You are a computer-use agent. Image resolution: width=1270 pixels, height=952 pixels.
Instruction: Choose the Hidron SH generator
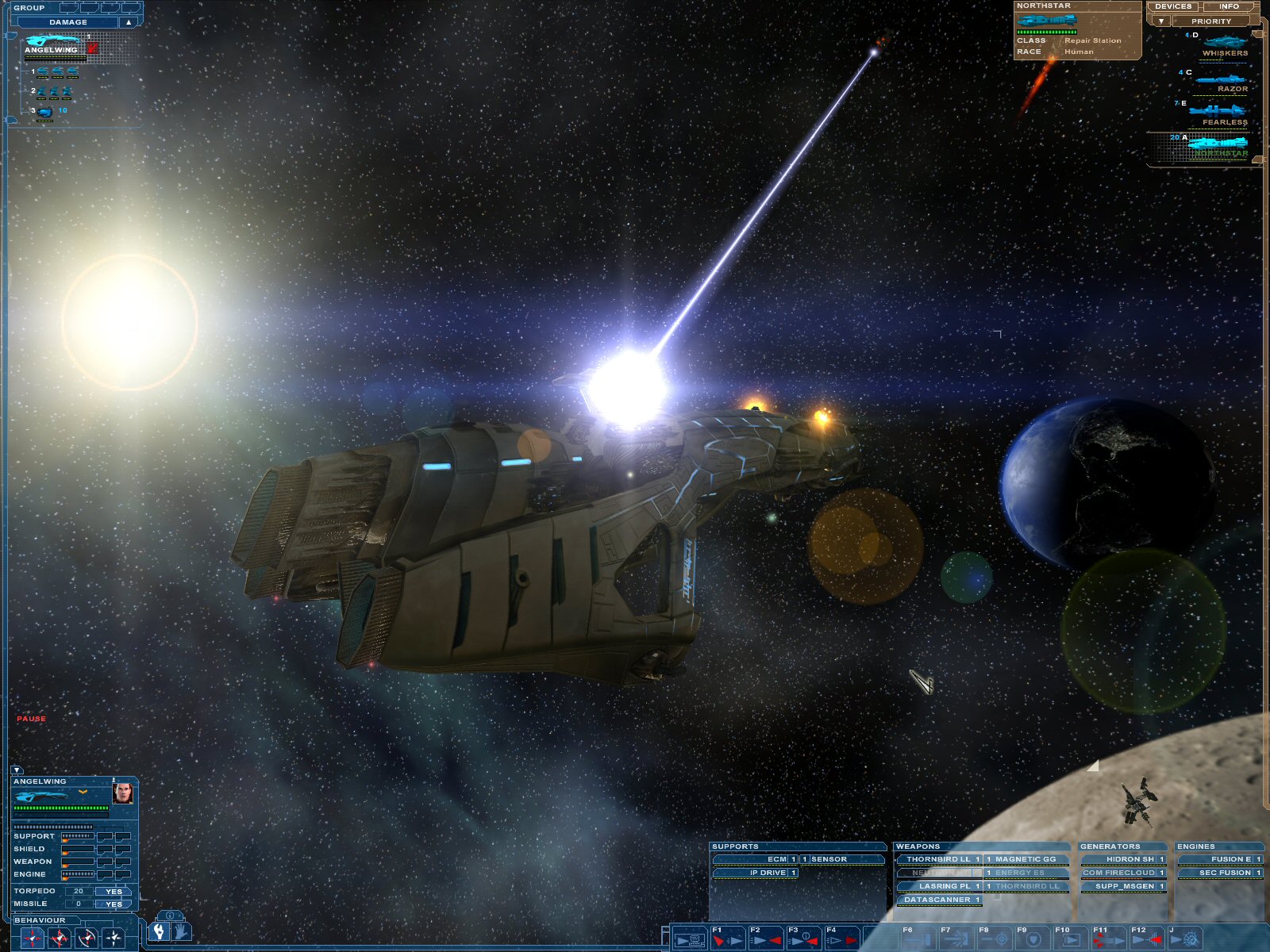pyautogui.click(x=1122, y=859)
